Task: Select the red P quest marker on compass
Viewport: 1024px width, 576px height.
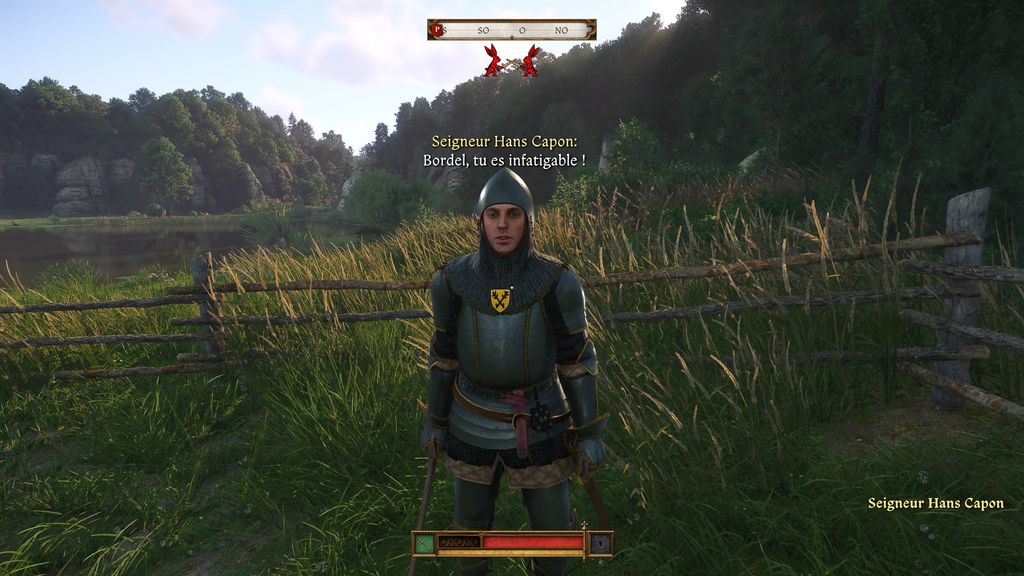Action: 436,30
